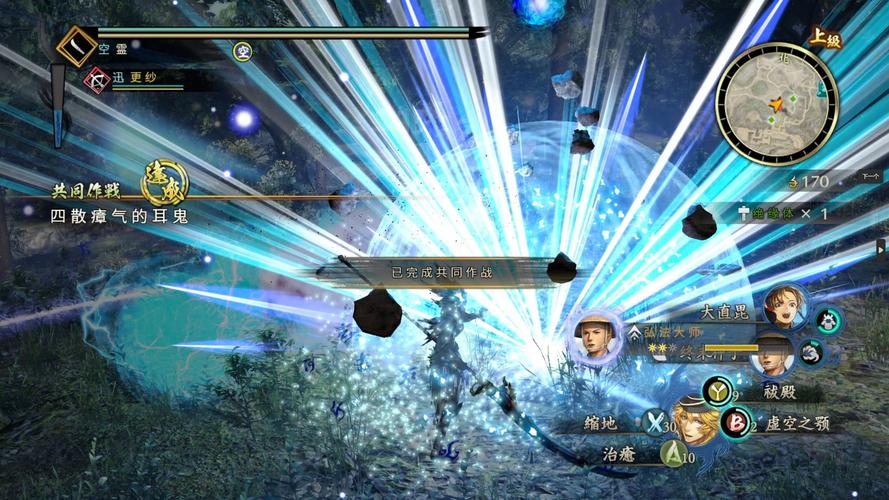Select the bow icon for ally 更纱
This screenshot has width=889, height=500.
pyautogui.click(x=96, y=77)
